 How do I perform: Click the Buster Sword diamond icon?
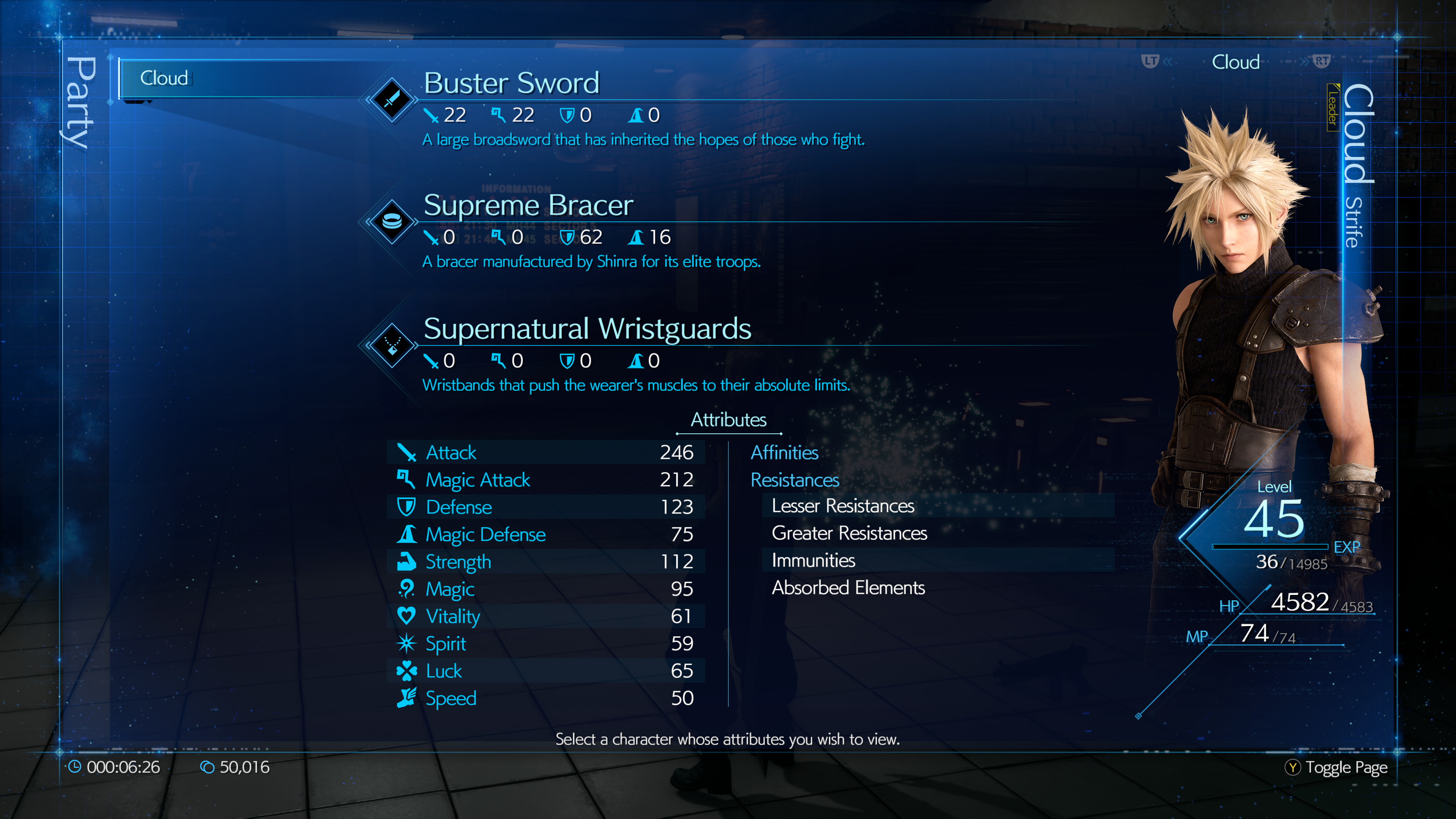(x=392, y=99)
